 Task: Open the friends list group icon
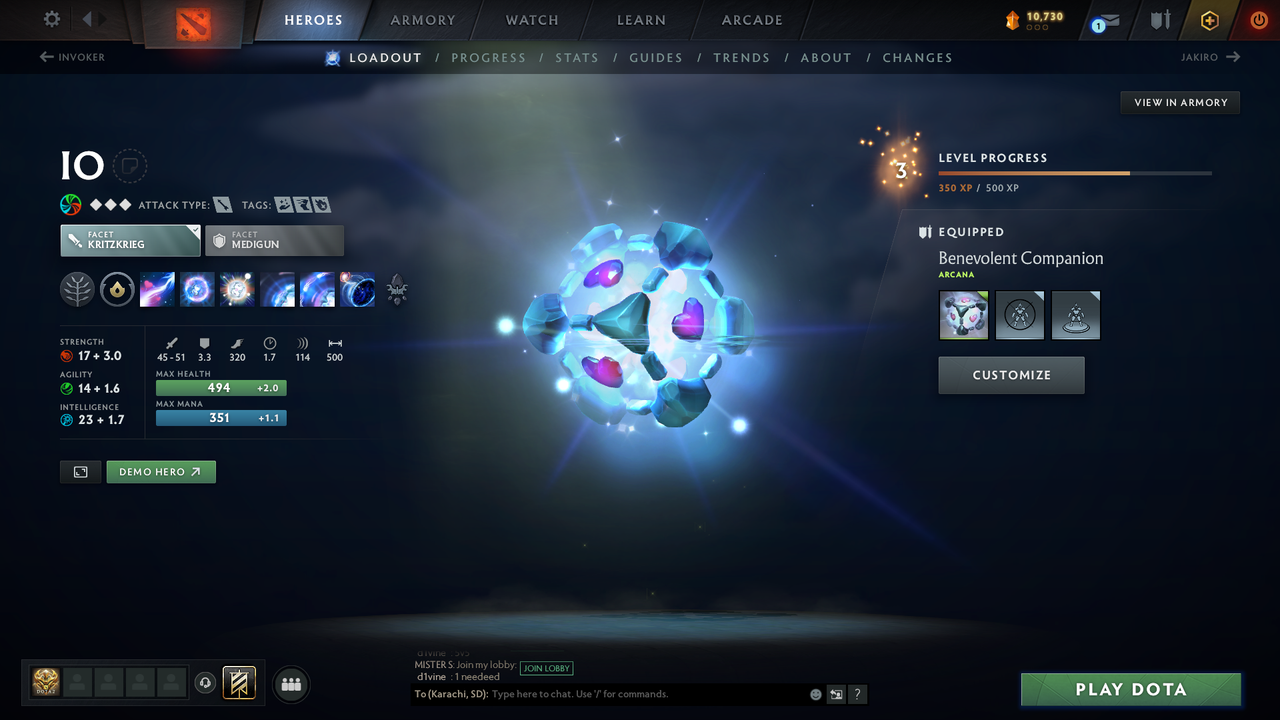tap(290, 684)
